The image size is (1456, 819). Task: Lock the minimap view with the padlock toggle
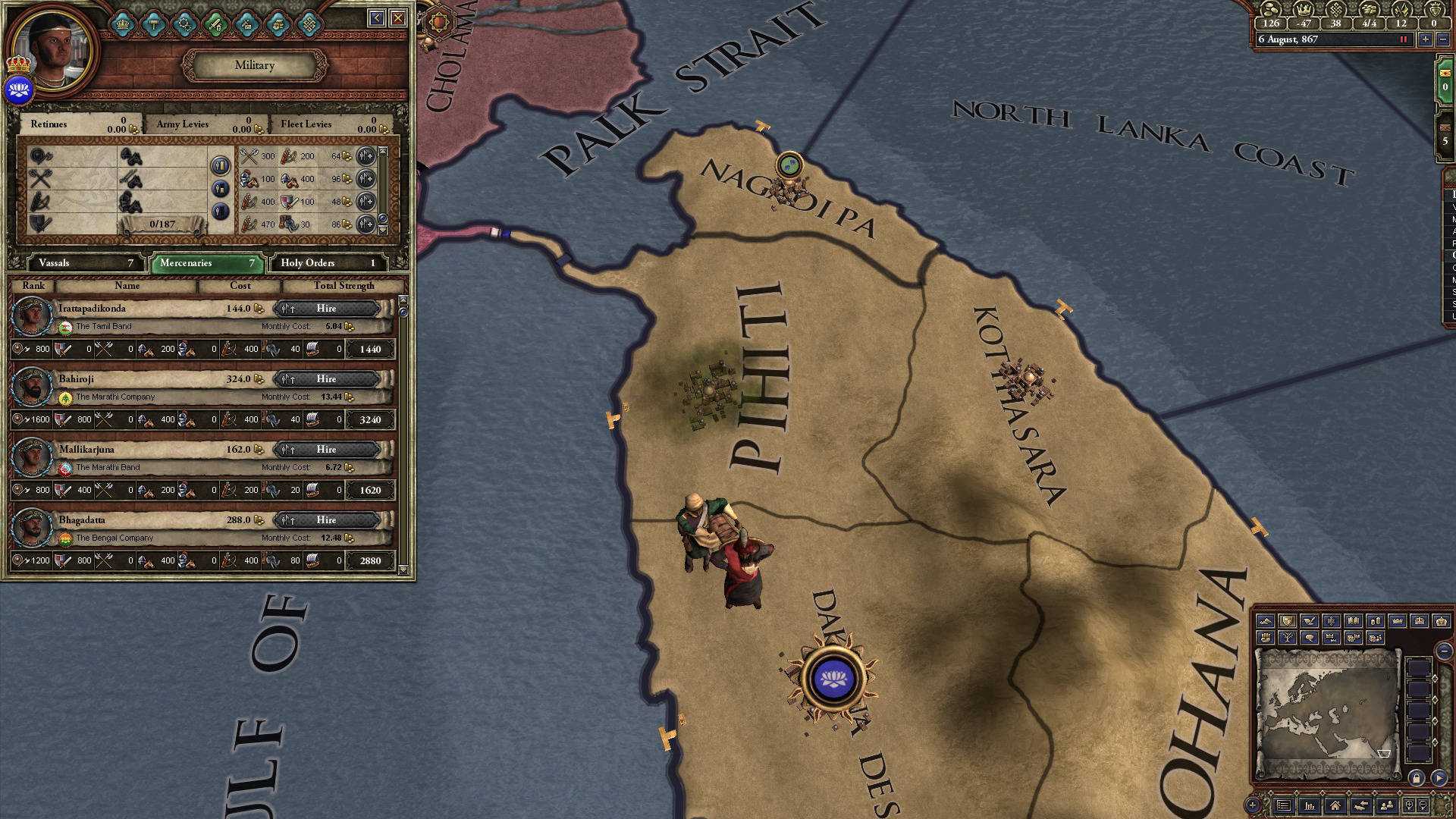pos(1417,778)
